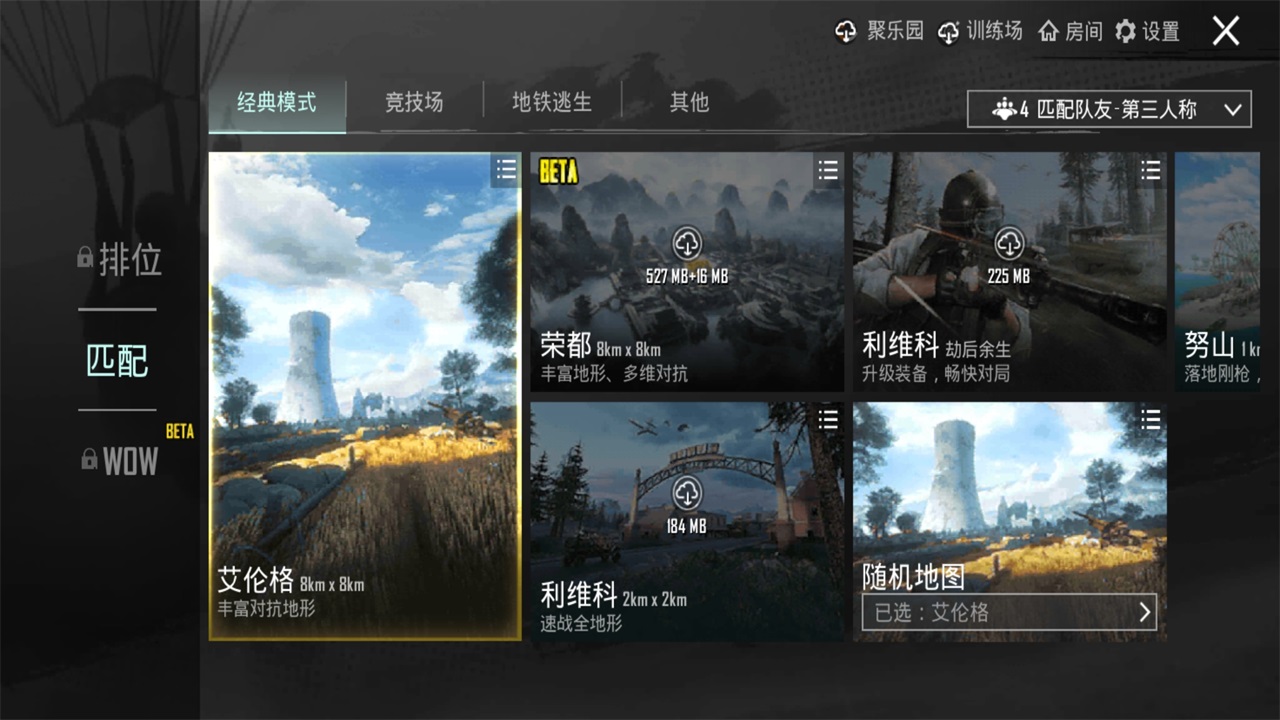Click the details icon on 利维科 2km card
Viewport: 1280px width, 720px height.
[827, 420]
